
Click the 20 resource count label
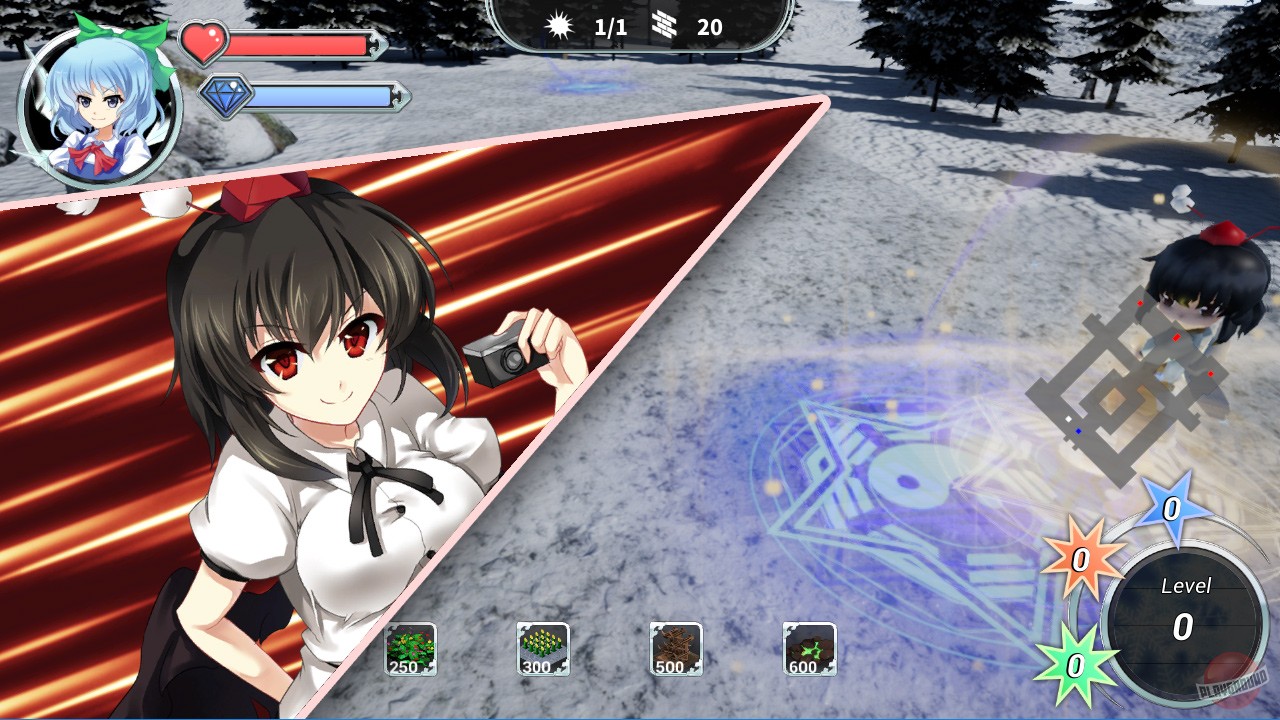[x=710, y=27]
